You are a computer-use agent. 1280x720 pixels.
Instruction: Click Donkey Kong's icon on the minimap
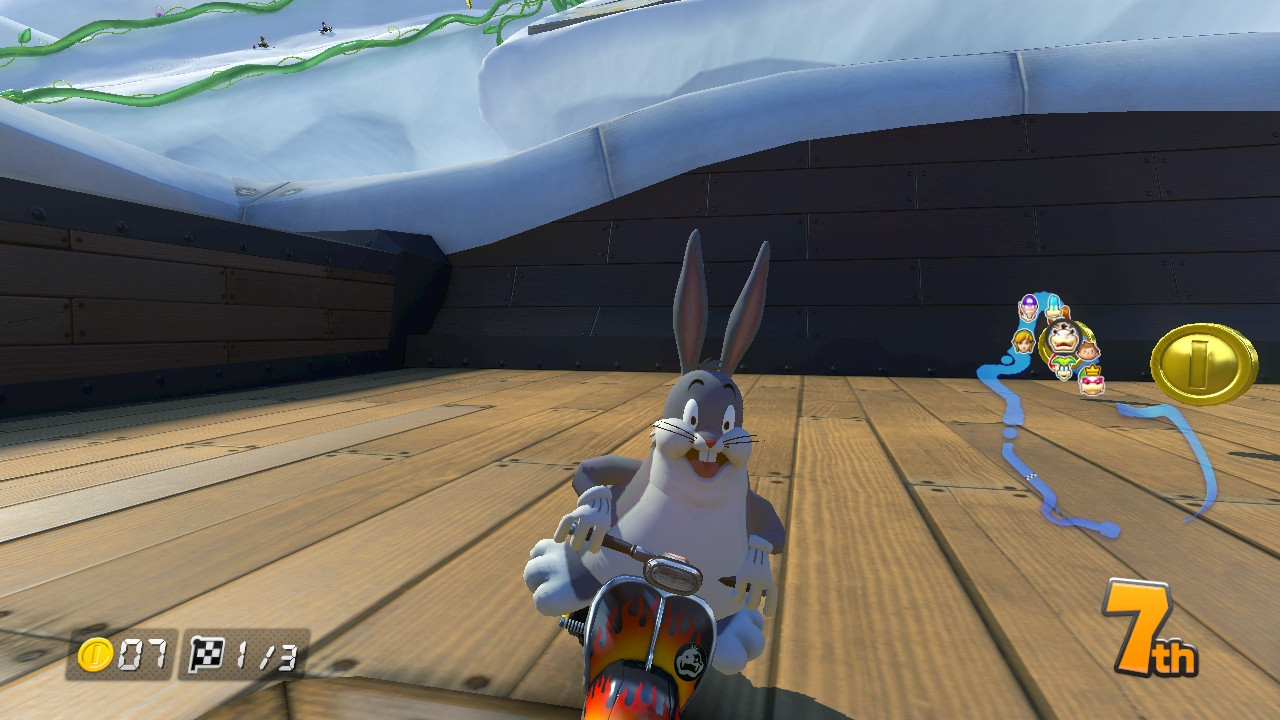point(1067,313)
